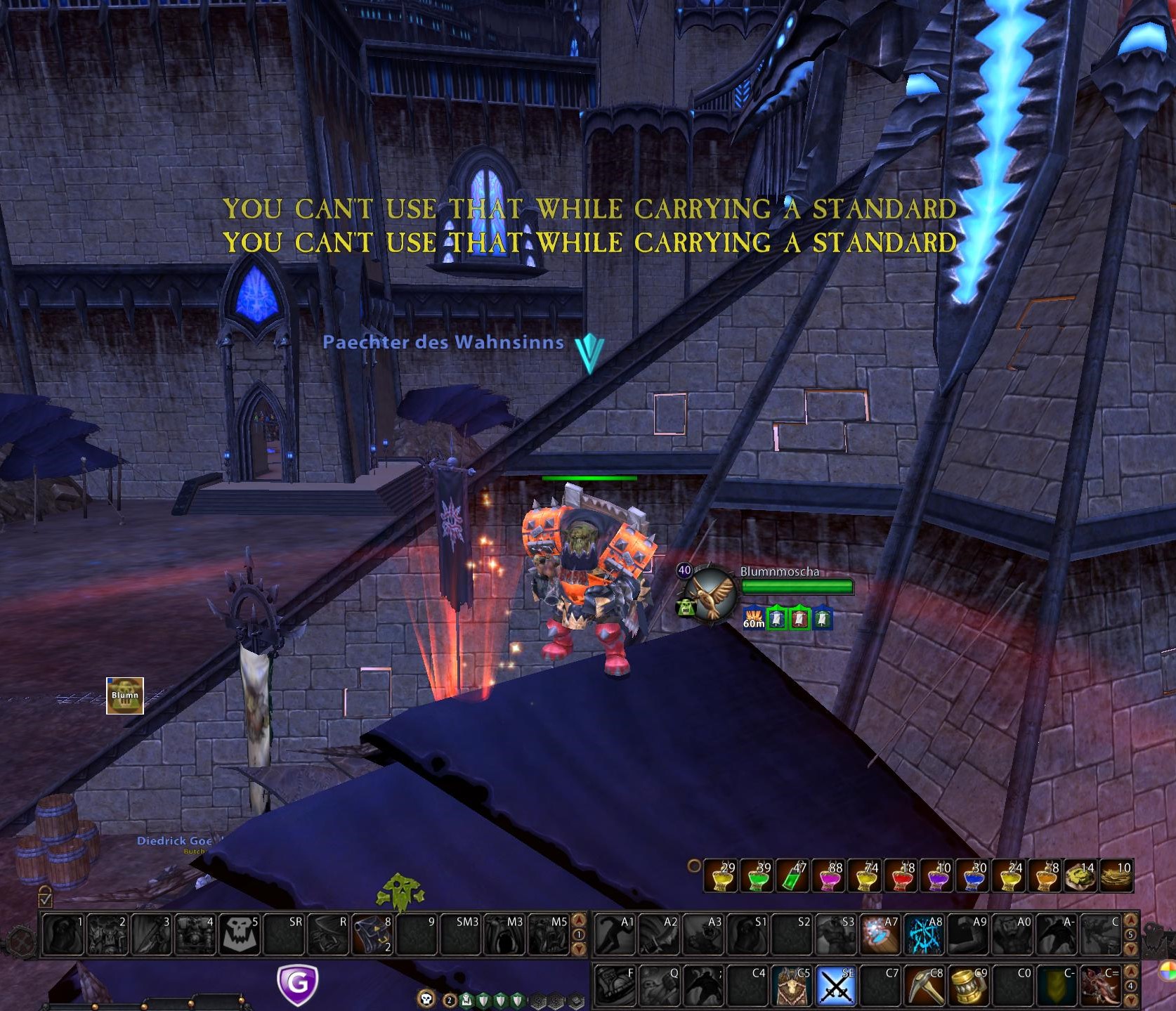Use the red potion with count 18
The width and height of the screenshot is (1176, 1011).
[901, 876]
